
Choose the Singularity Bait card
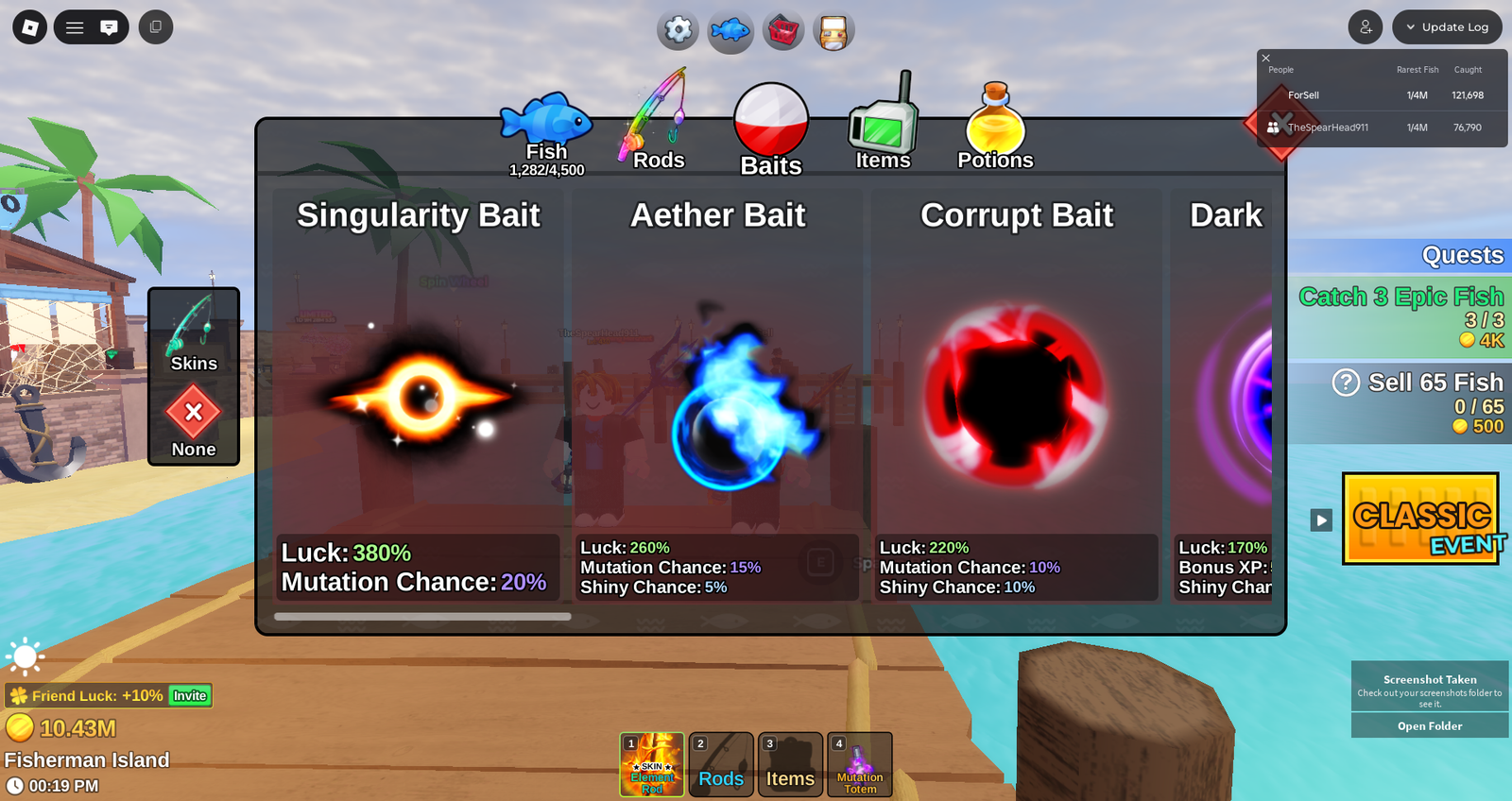(419, 397)
